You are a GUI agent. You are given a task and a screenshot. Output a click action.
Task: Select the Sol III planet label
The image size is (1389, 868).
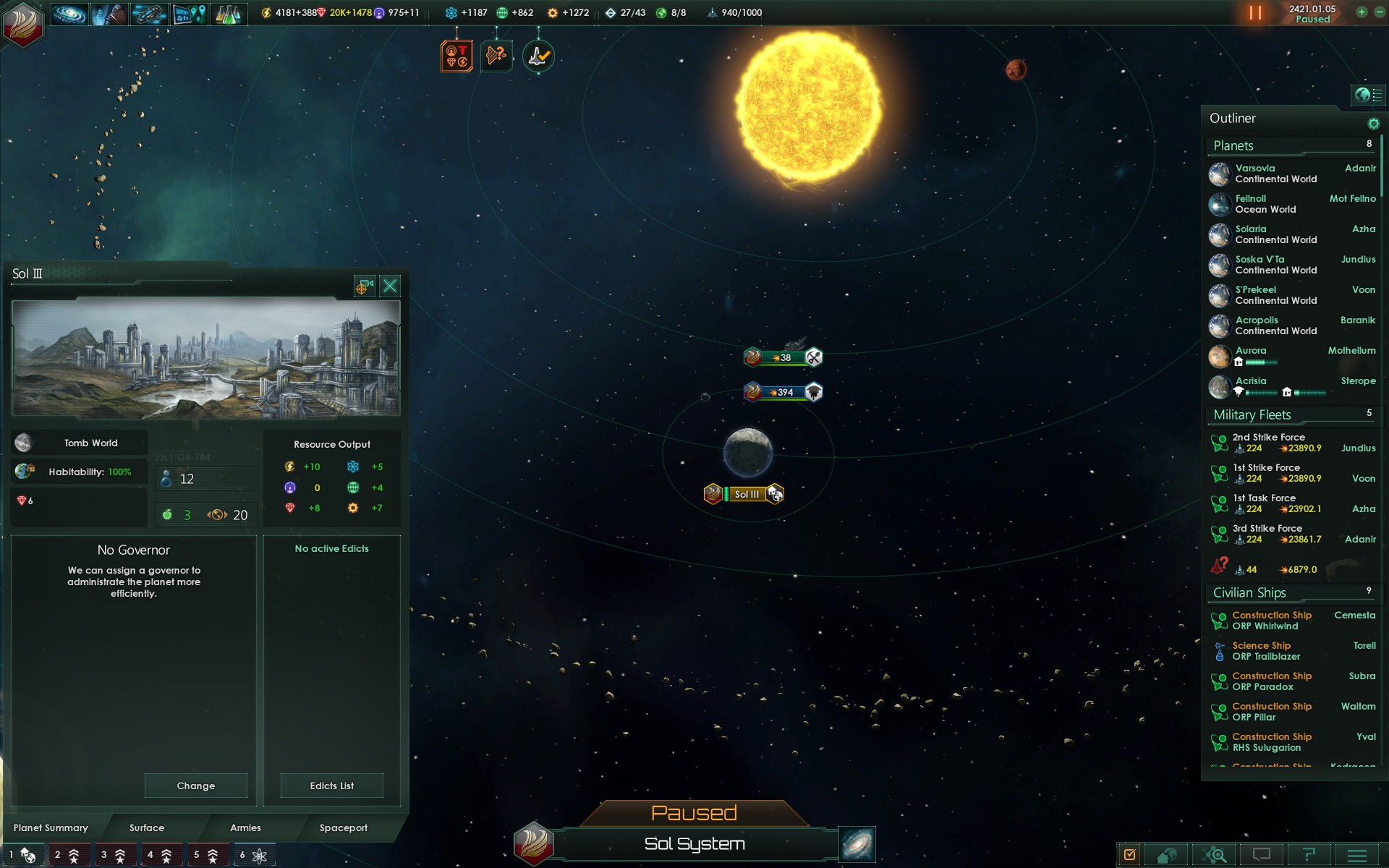coord(747,494)
